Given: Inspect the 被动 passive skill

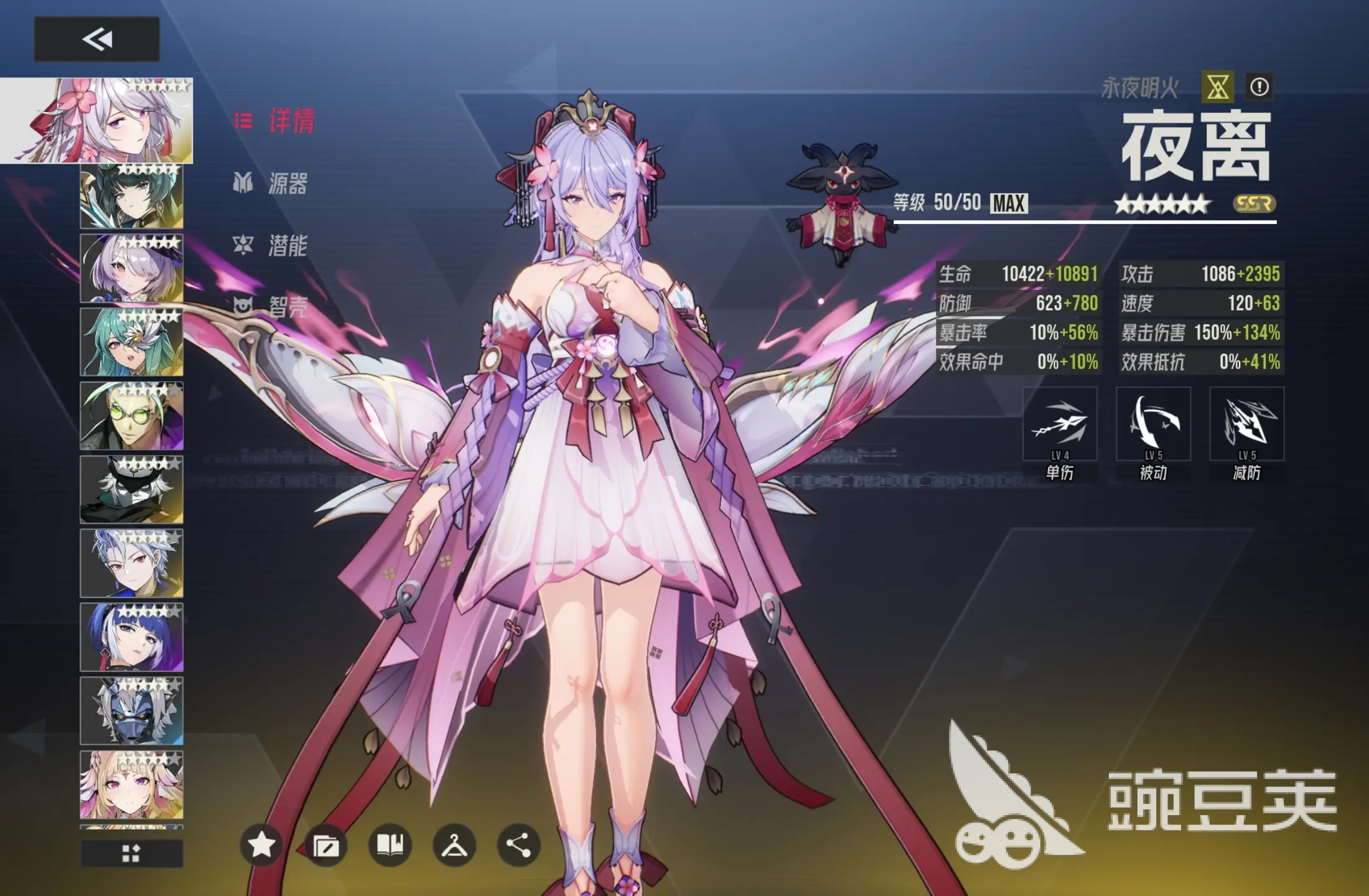Looking at the screenshot, I should tap(1153, 424).
